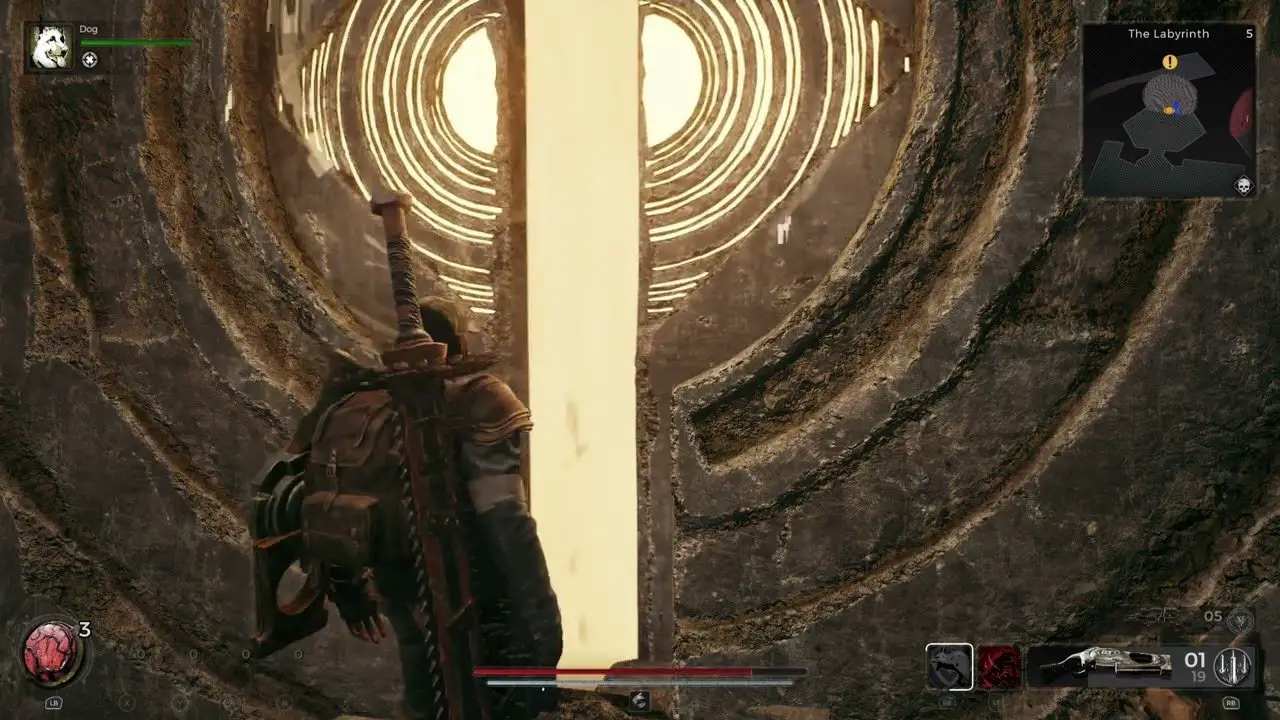This screenshot has width=1280, height=720.
Task: Activate the red skill icon
Action: coord(999,667)
